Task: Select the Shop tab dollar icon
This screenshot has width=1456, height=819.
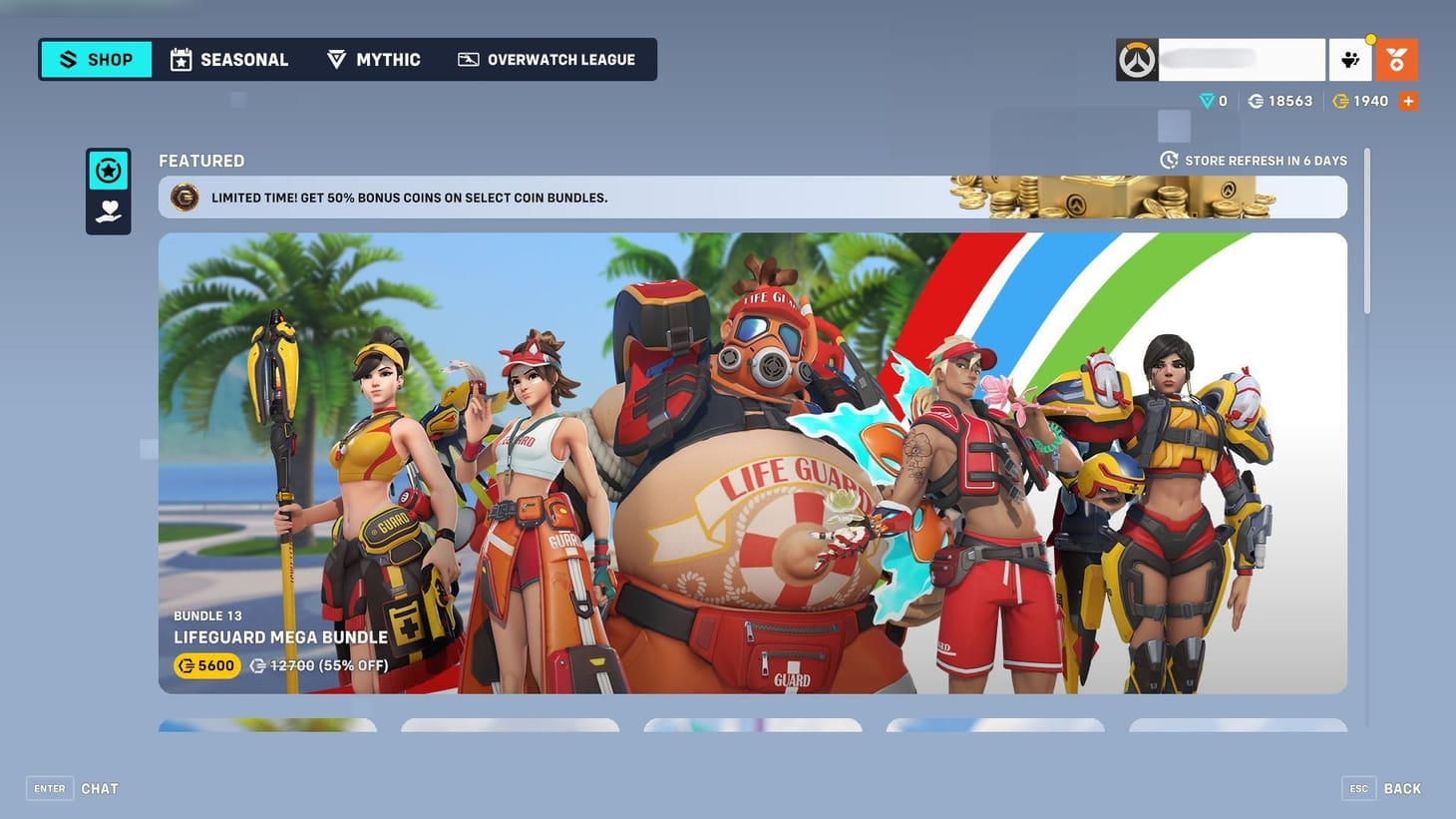Action: [69, 59]
